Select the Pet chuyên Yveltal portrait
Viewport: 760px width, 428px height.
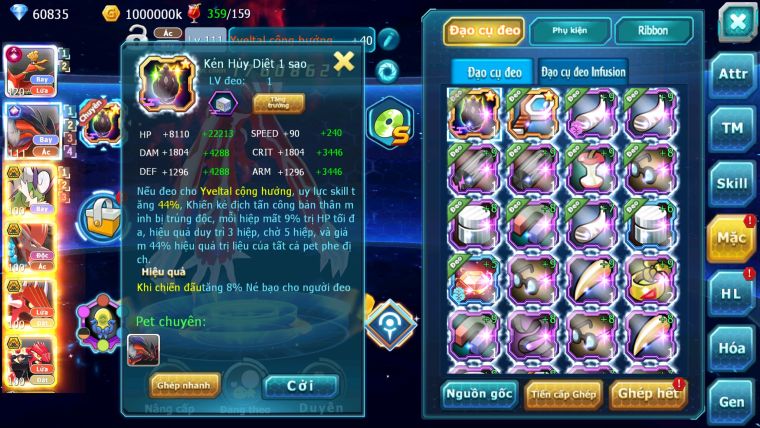(x=143, y=349)
